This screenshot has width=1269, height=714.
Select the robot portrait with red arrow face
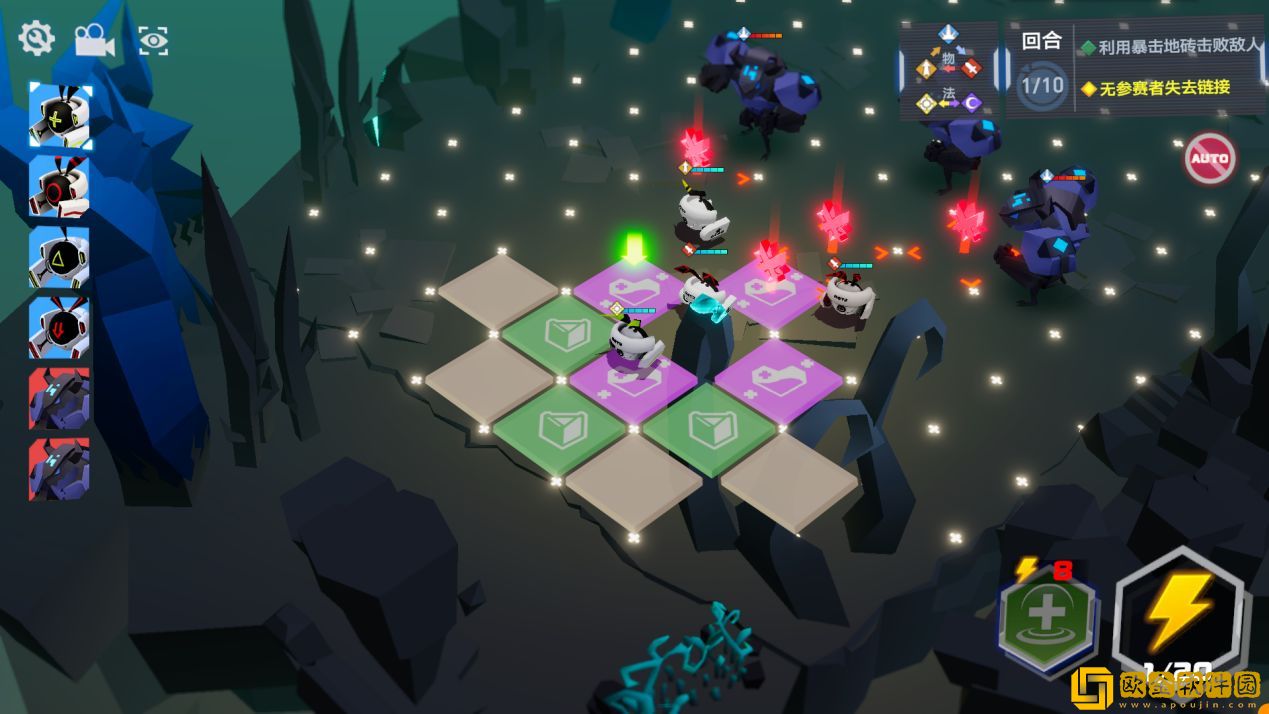pyautogui.click(x=61, y=327)
